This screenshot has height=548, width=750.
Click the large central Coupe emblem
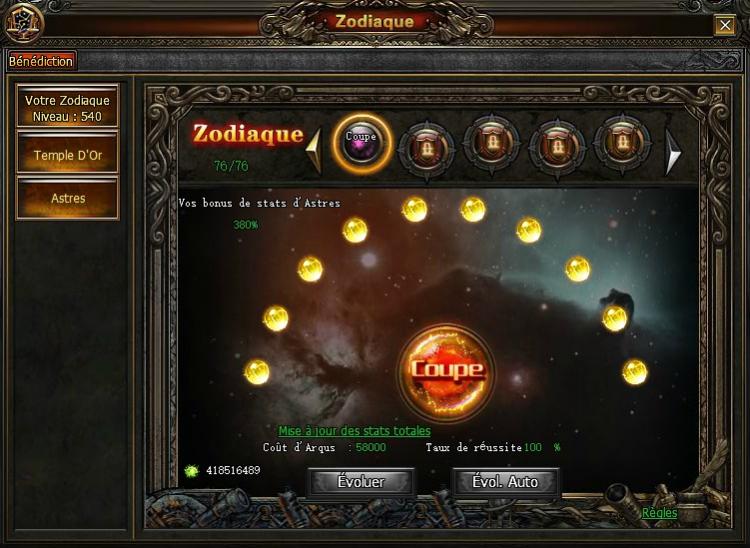446,369
